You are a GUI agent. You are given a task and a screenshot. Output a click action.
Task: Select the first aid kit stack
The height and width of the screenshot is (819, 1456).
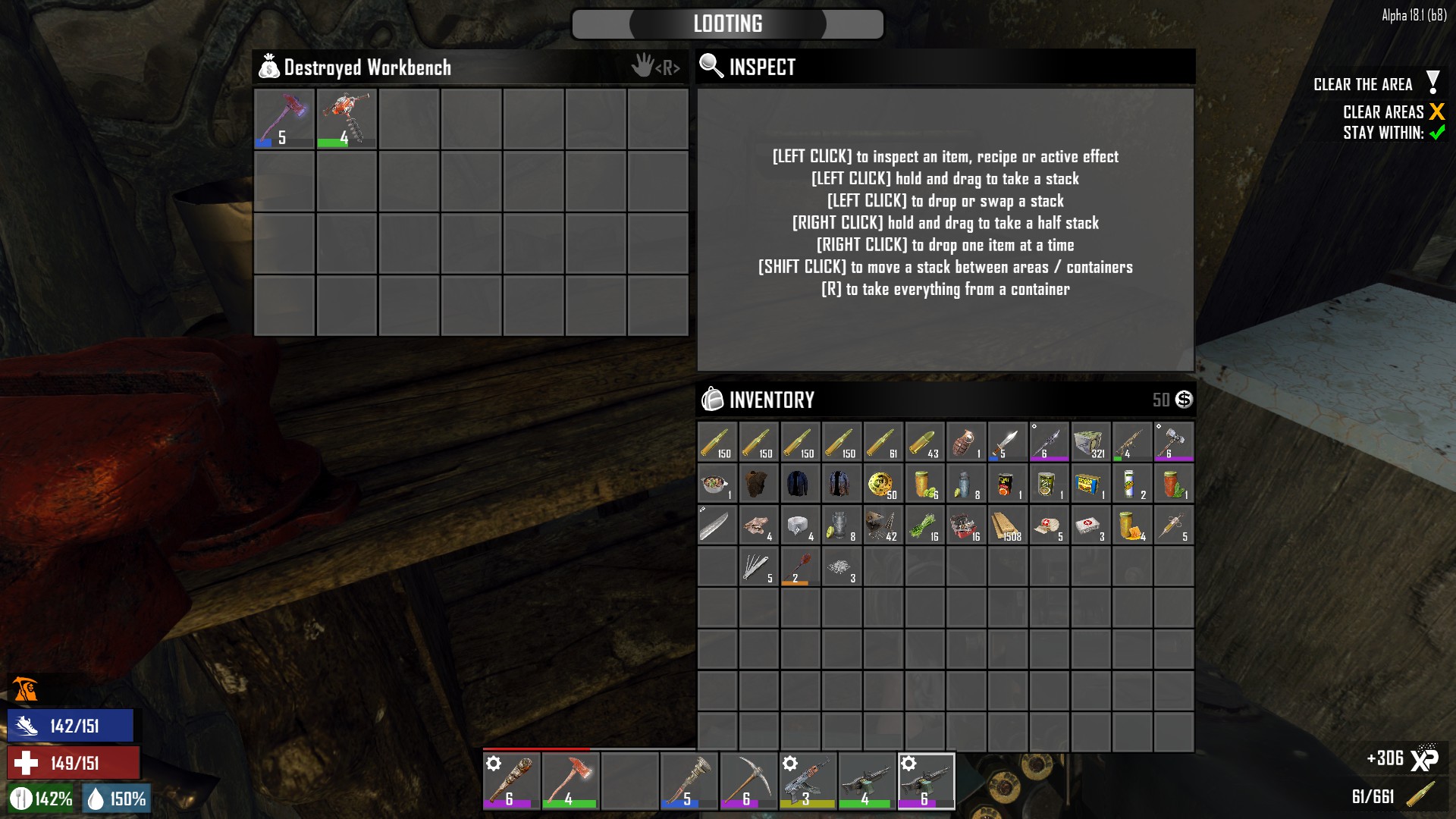coord(1090,526)
